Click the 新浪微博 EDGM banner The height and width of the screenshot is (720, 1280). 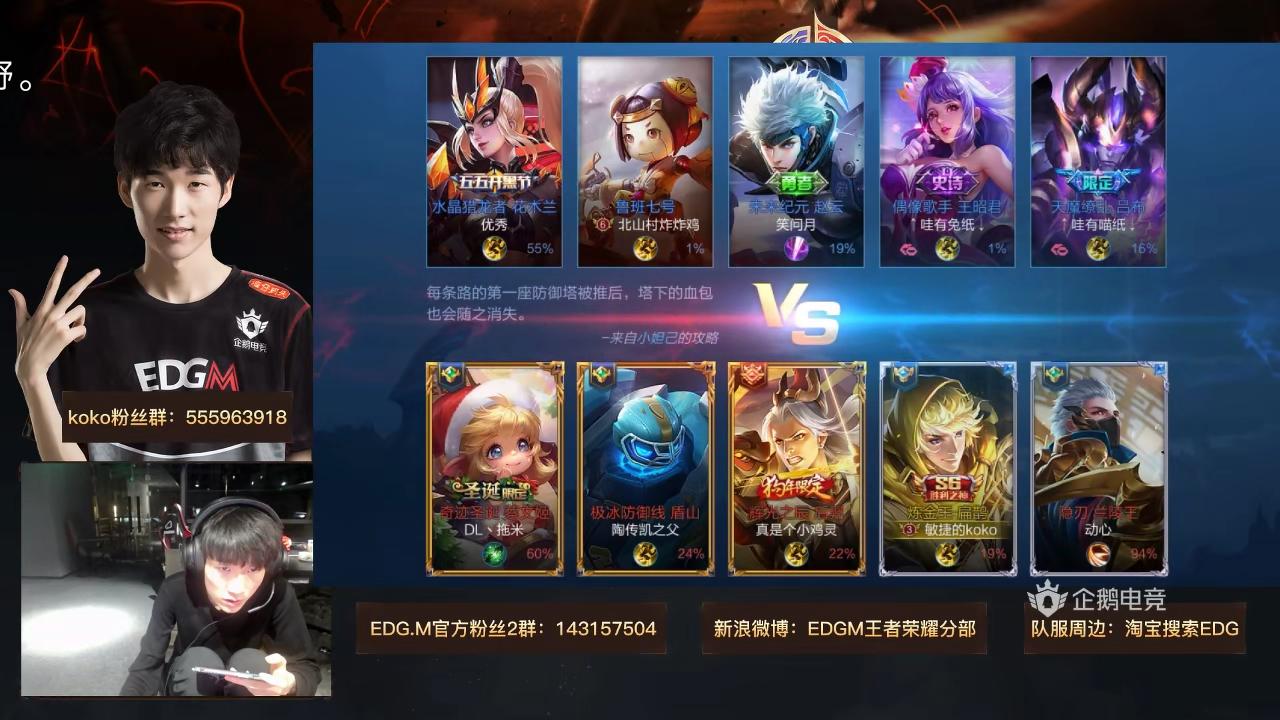tap(843, 627)
